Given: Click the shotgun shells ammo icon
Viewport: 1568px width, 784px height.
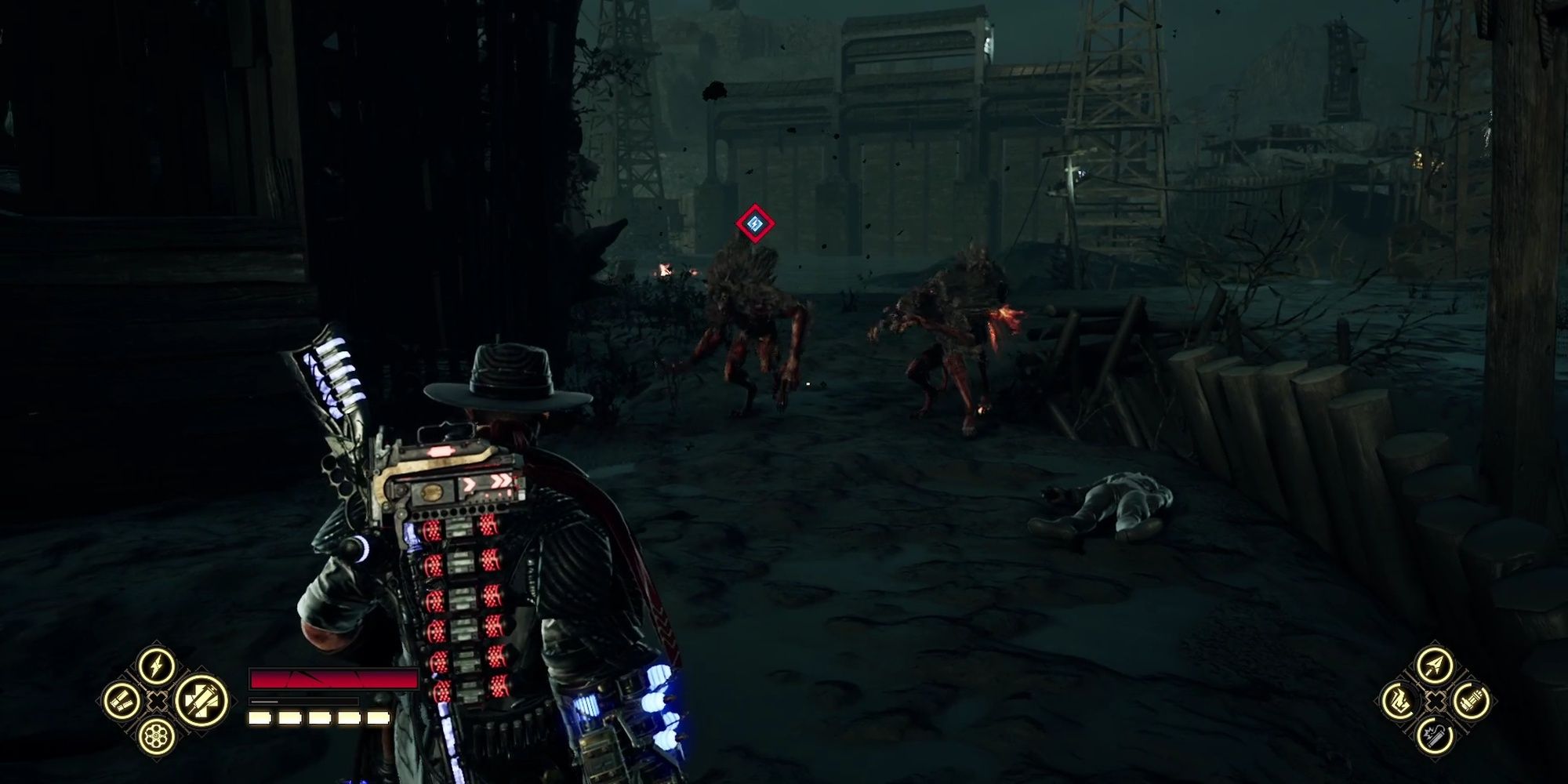Looking at the screenshot, I should (121, 700).
